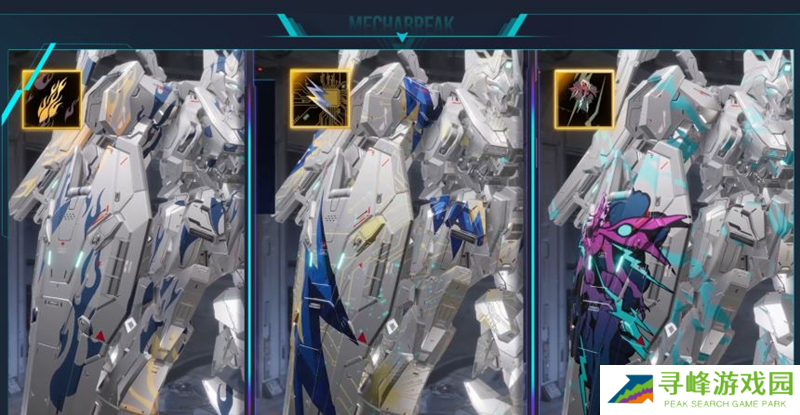Select the mech preview with blue flame decals
800x415 pixels.
pyautogui.click(x=130, y=240)
